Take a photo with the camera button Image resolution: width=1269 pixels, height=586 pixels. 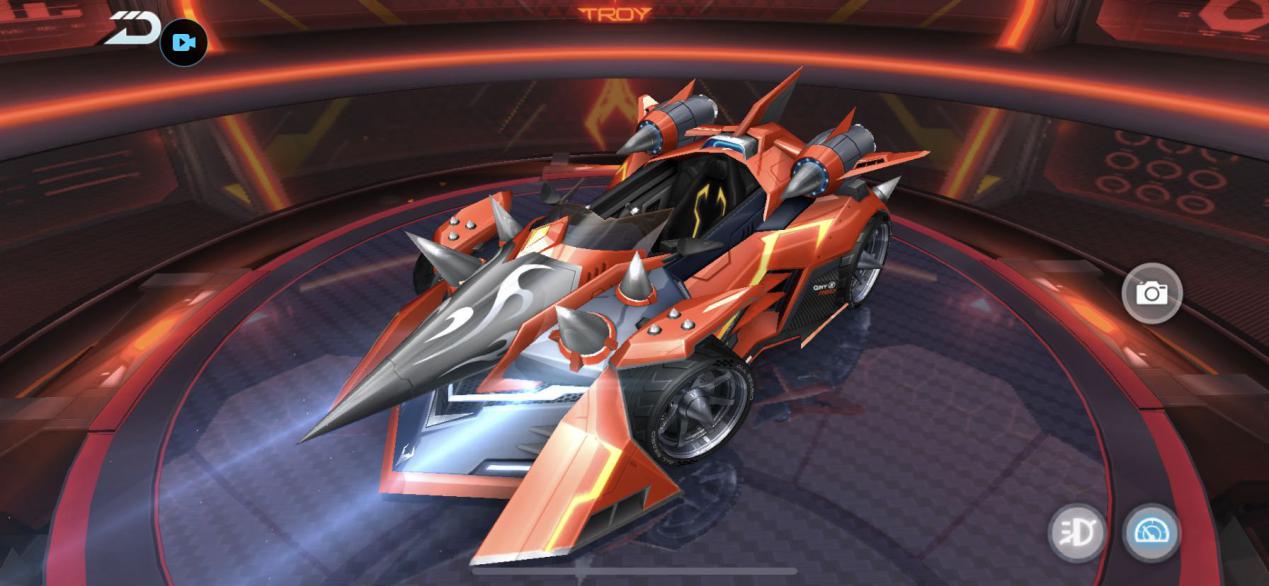point(1151,293)
